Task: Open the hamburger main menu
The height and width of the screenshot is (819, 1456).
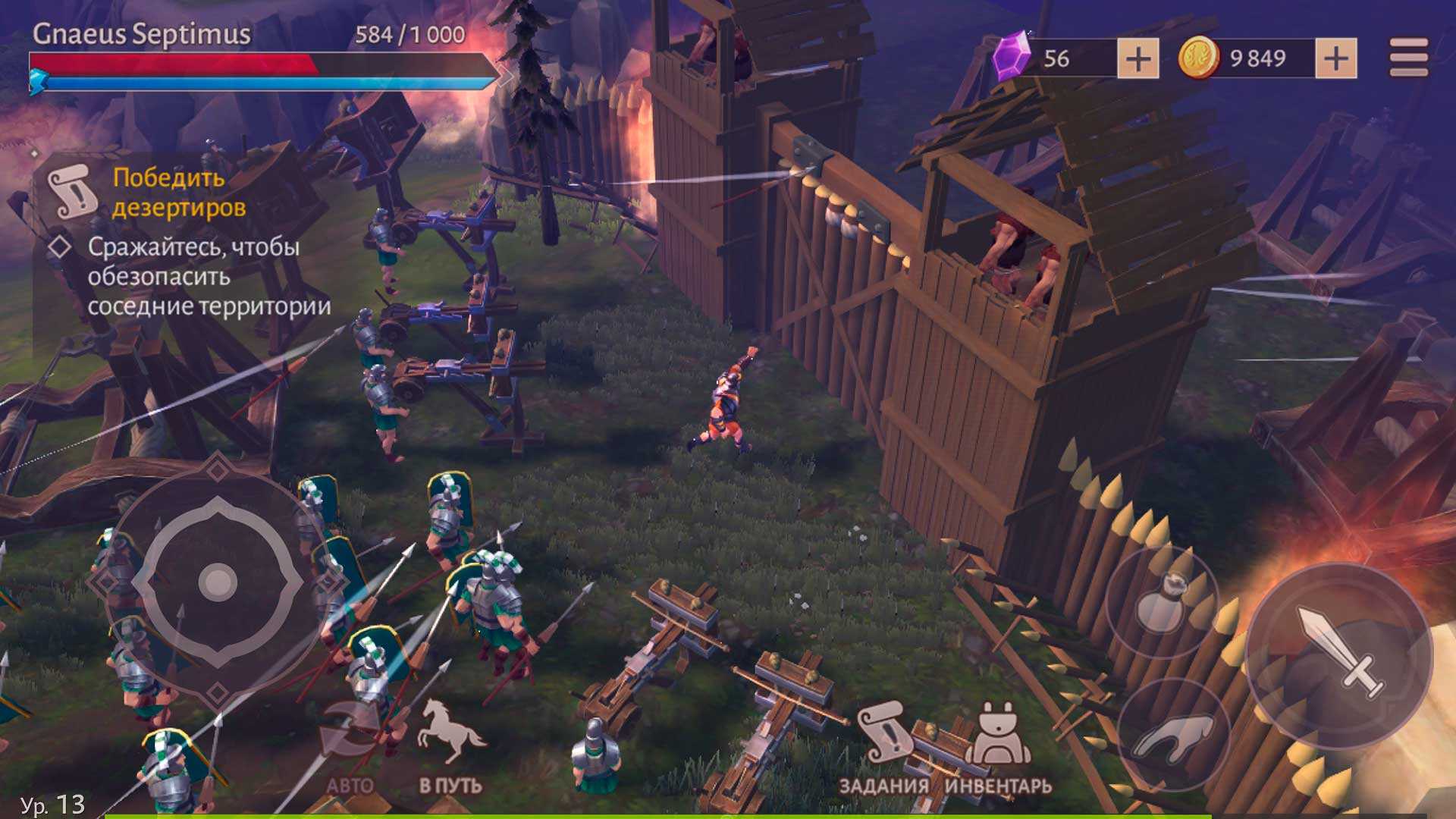Action: [1408, 58]
